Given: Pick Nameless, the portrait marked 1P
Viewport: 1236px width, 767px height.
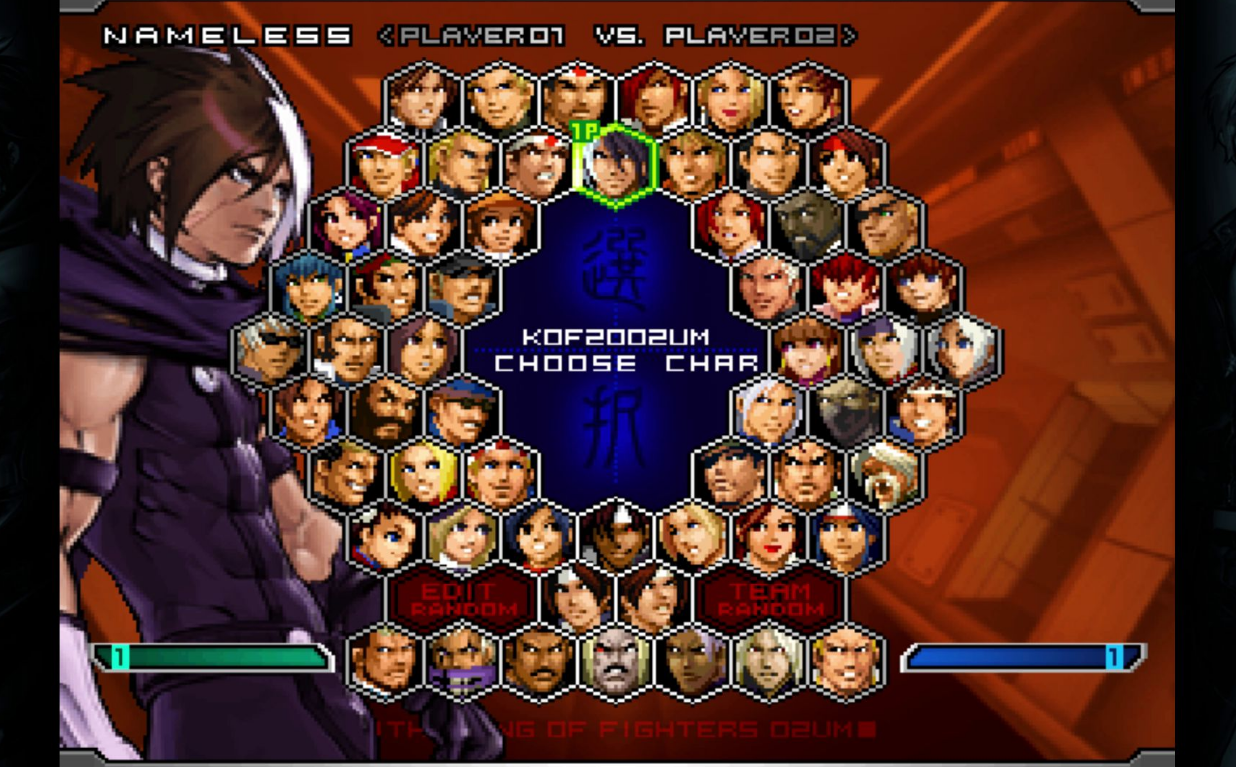Looking at the screenshot, I should (615, 162).
